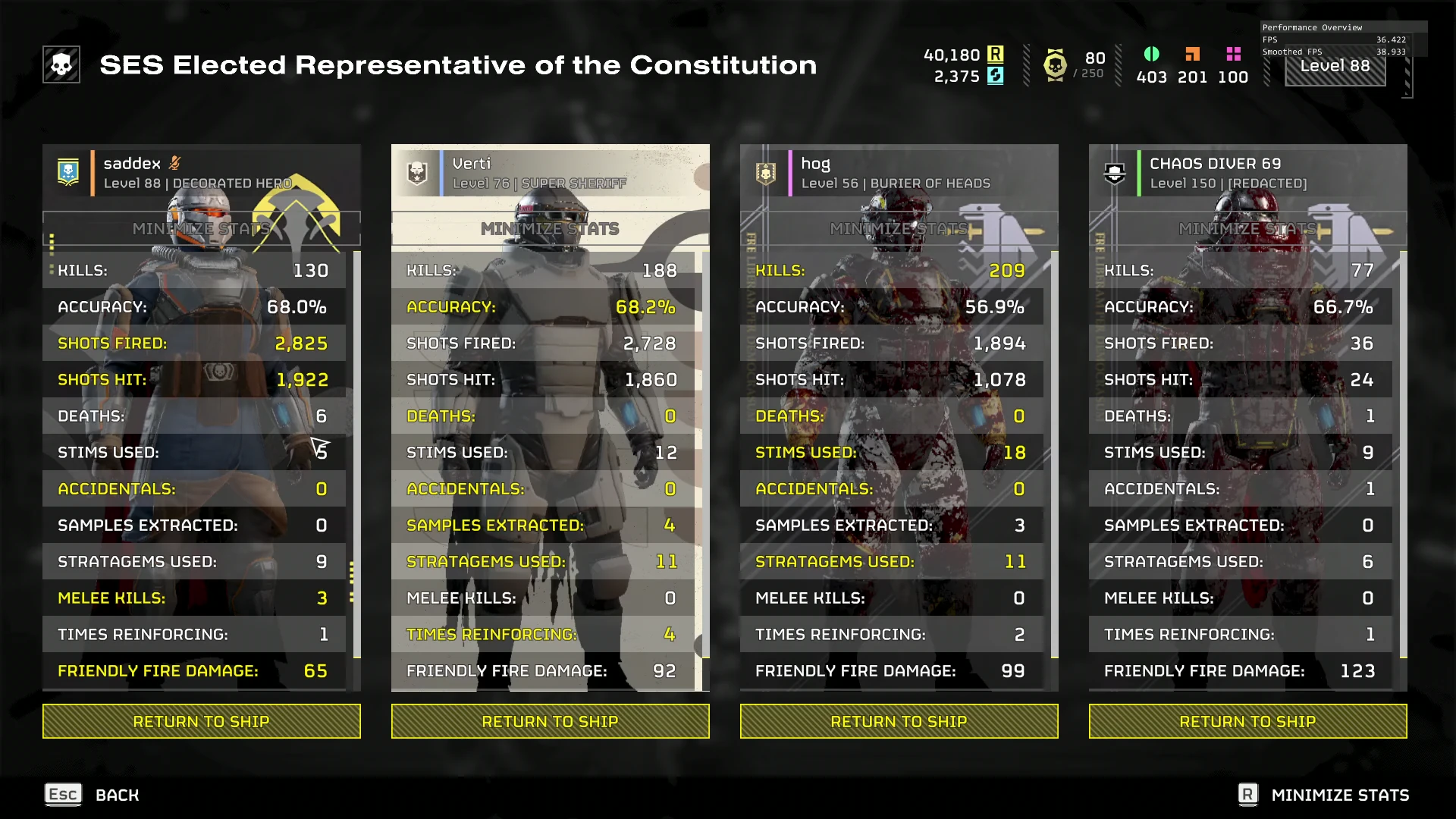Return to ship under CHAOS DIVER 69
Viewport: 1456px width, 819px height.
coord(1247,721)
